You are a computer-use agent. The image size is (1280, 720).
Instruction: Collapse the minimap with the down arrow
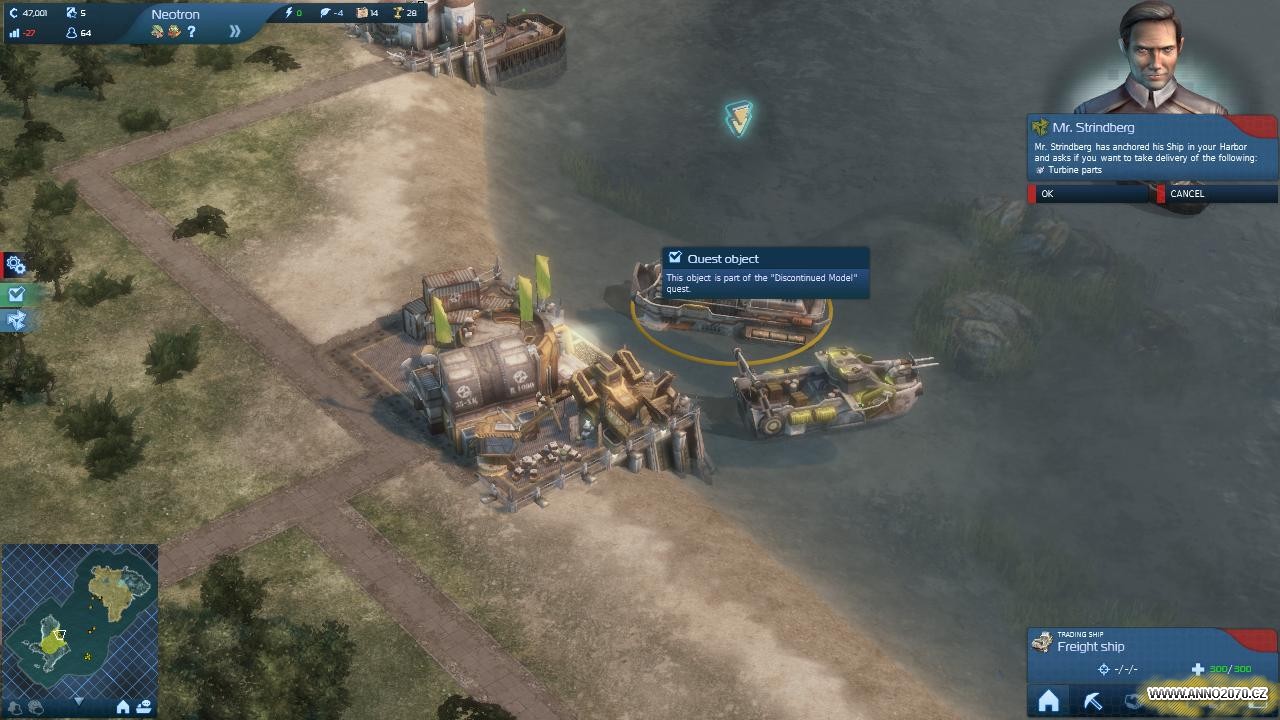(x=79, y=702)
